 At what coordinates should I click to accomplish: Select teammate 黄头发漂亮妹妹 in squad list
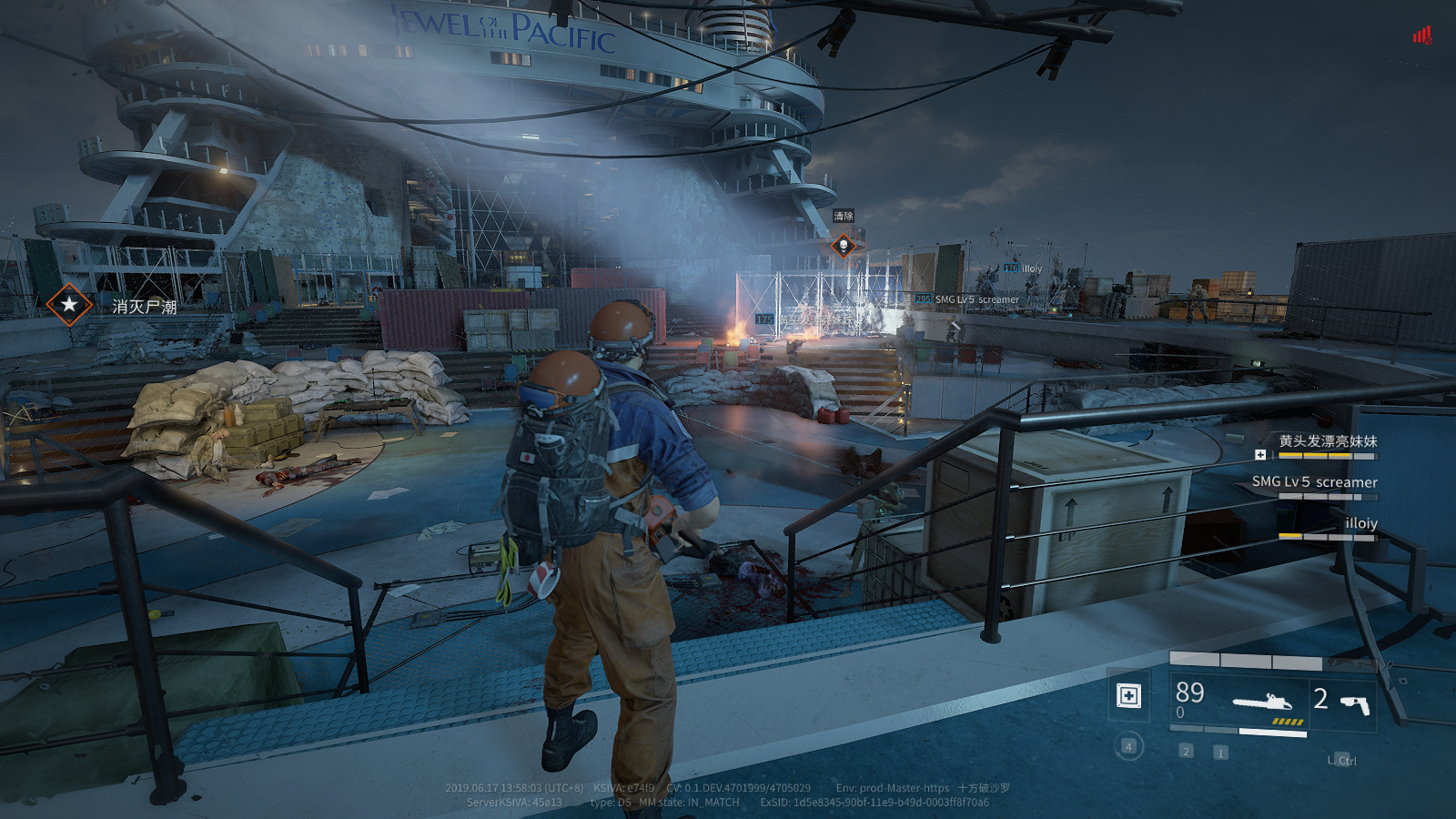coord(1328,441)
